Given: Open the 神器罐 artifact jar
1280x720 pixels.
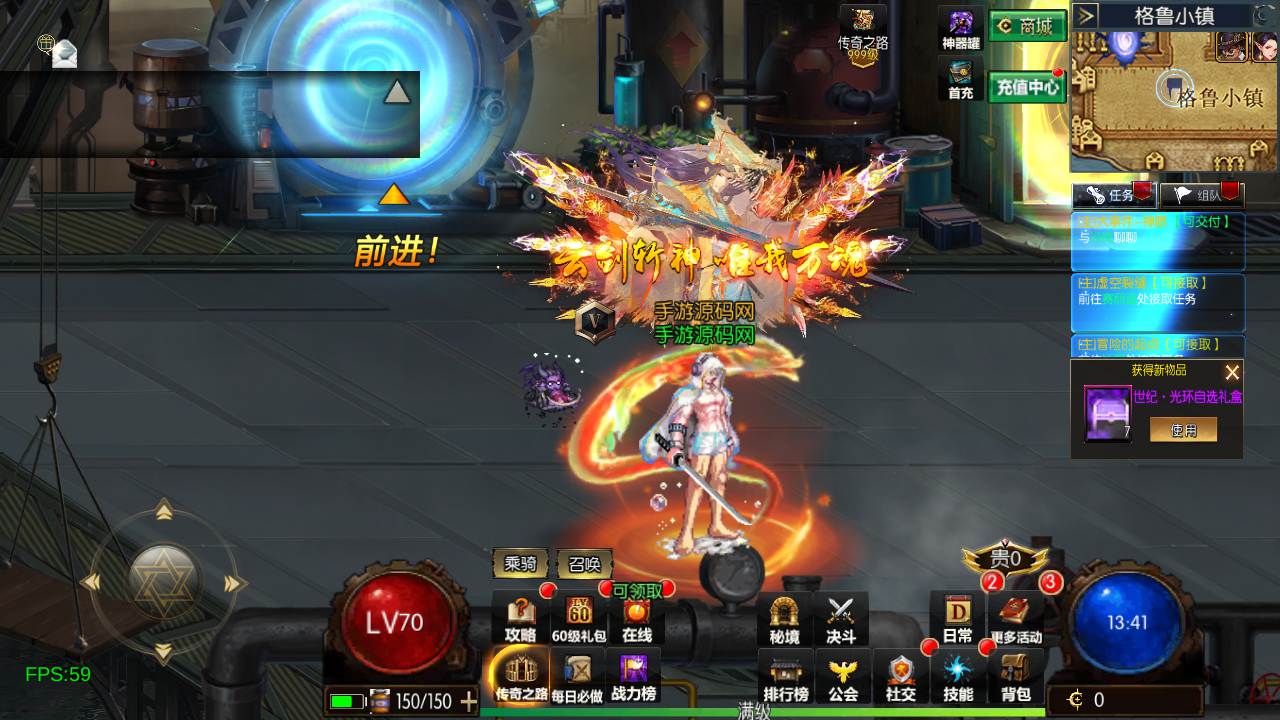Looking at the screenshot, I should point(961,30).
